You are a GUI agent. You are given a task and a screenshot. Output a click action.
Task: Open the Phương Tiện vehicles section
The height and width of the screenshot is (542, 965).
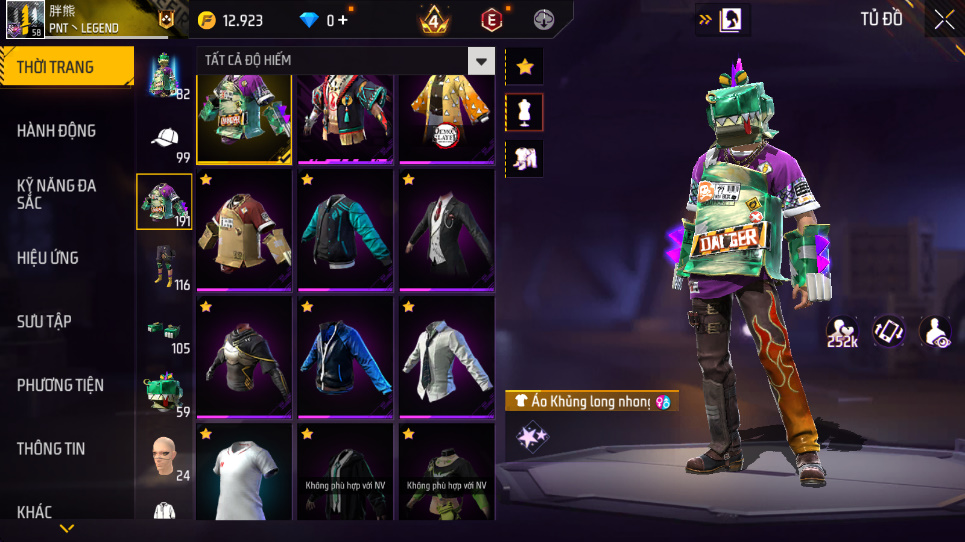pyautogui.click(x=66, y=385)
